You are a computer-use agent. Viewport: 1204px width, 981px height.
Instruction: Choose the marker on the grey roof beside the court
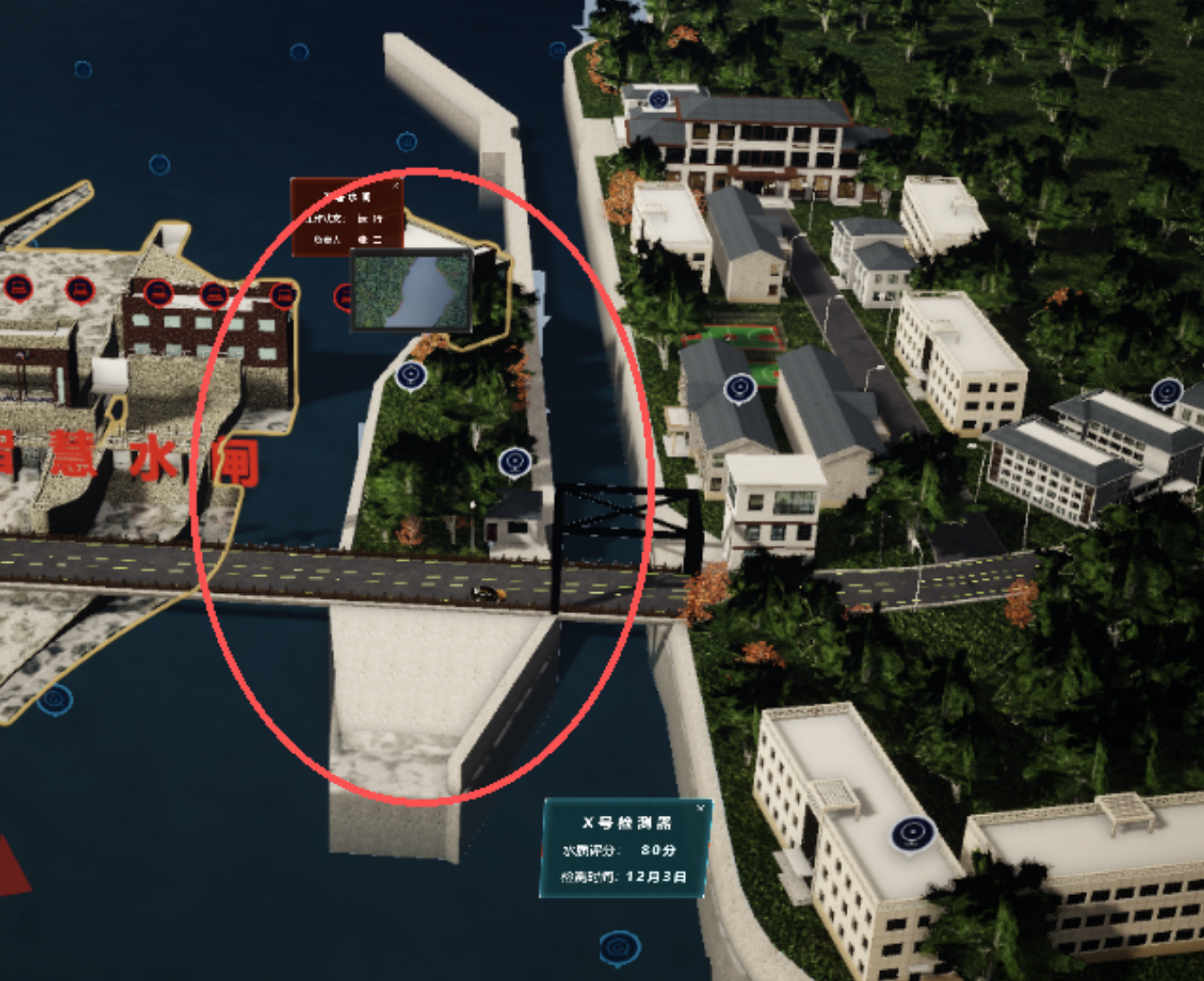click(x=739, y=388)
